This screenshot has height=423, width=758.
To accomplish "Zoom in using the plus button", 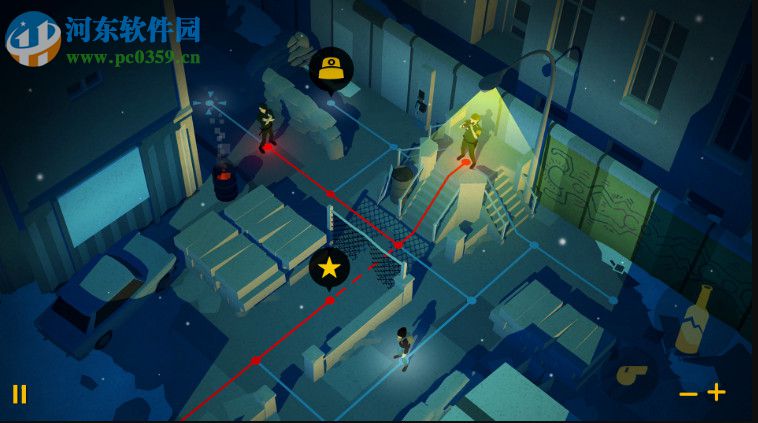I will pyautogui.click(x=717, y=392).
